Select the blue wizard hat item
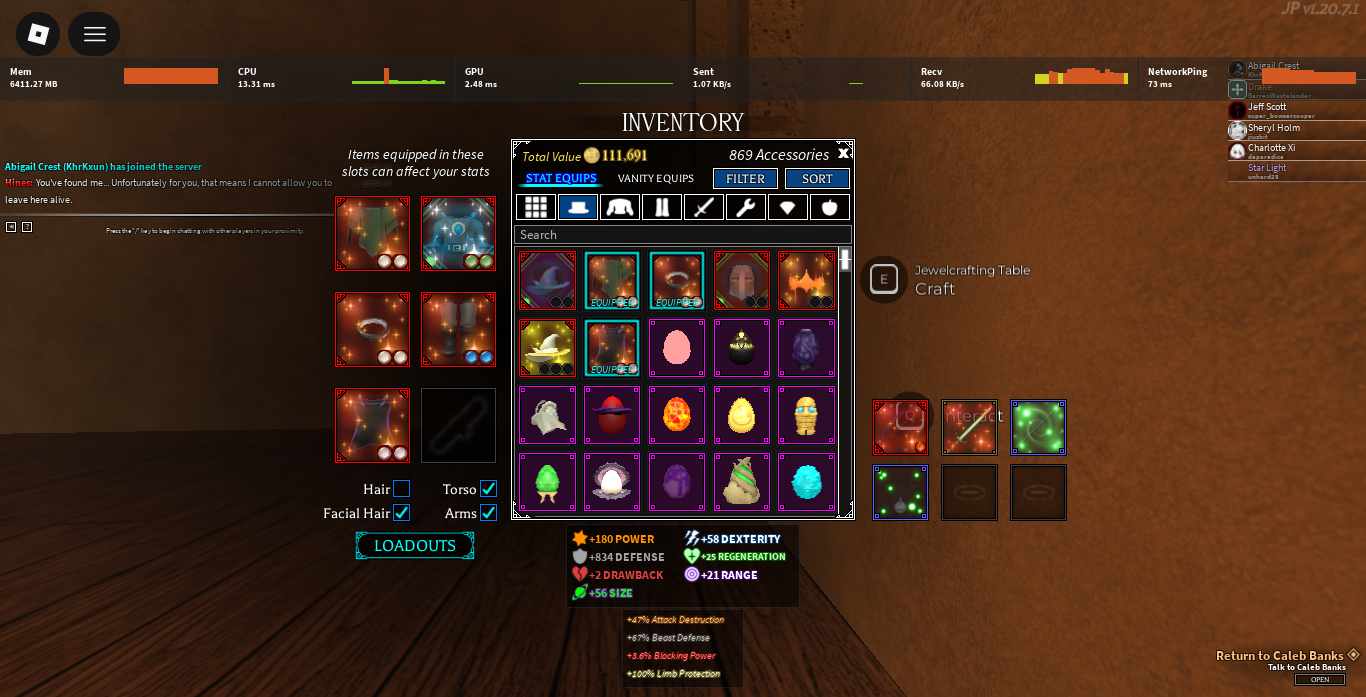Viewport: 1366px width, 697px height. pyautogui.click(x=547, y=280)
